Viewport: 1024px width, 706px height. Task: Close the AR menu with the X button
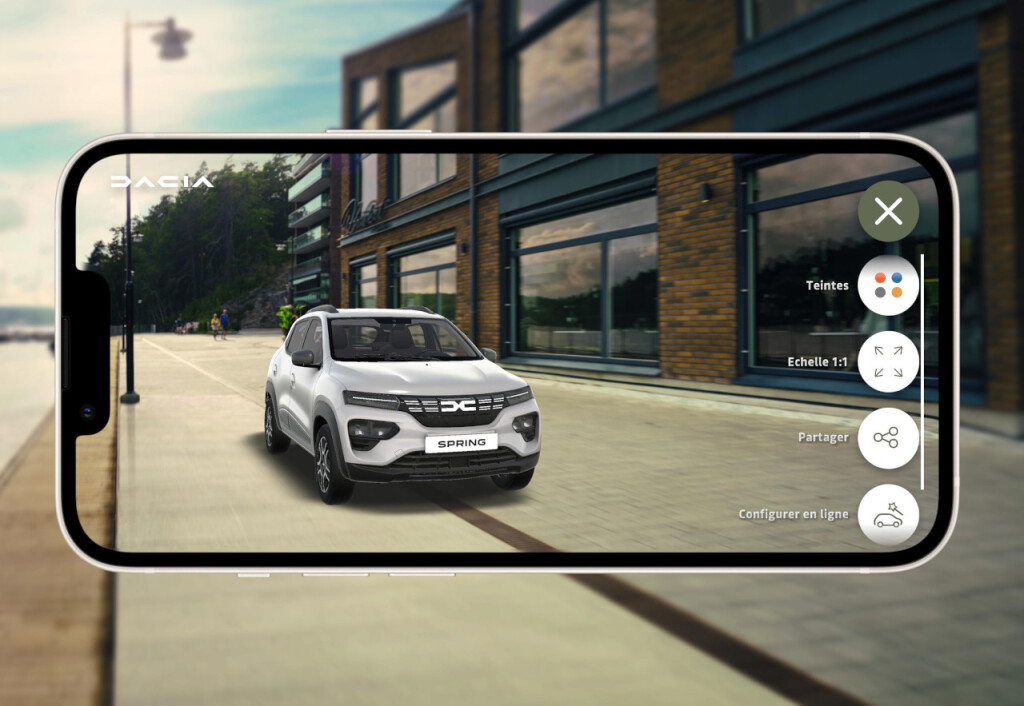tap(888, 211)
